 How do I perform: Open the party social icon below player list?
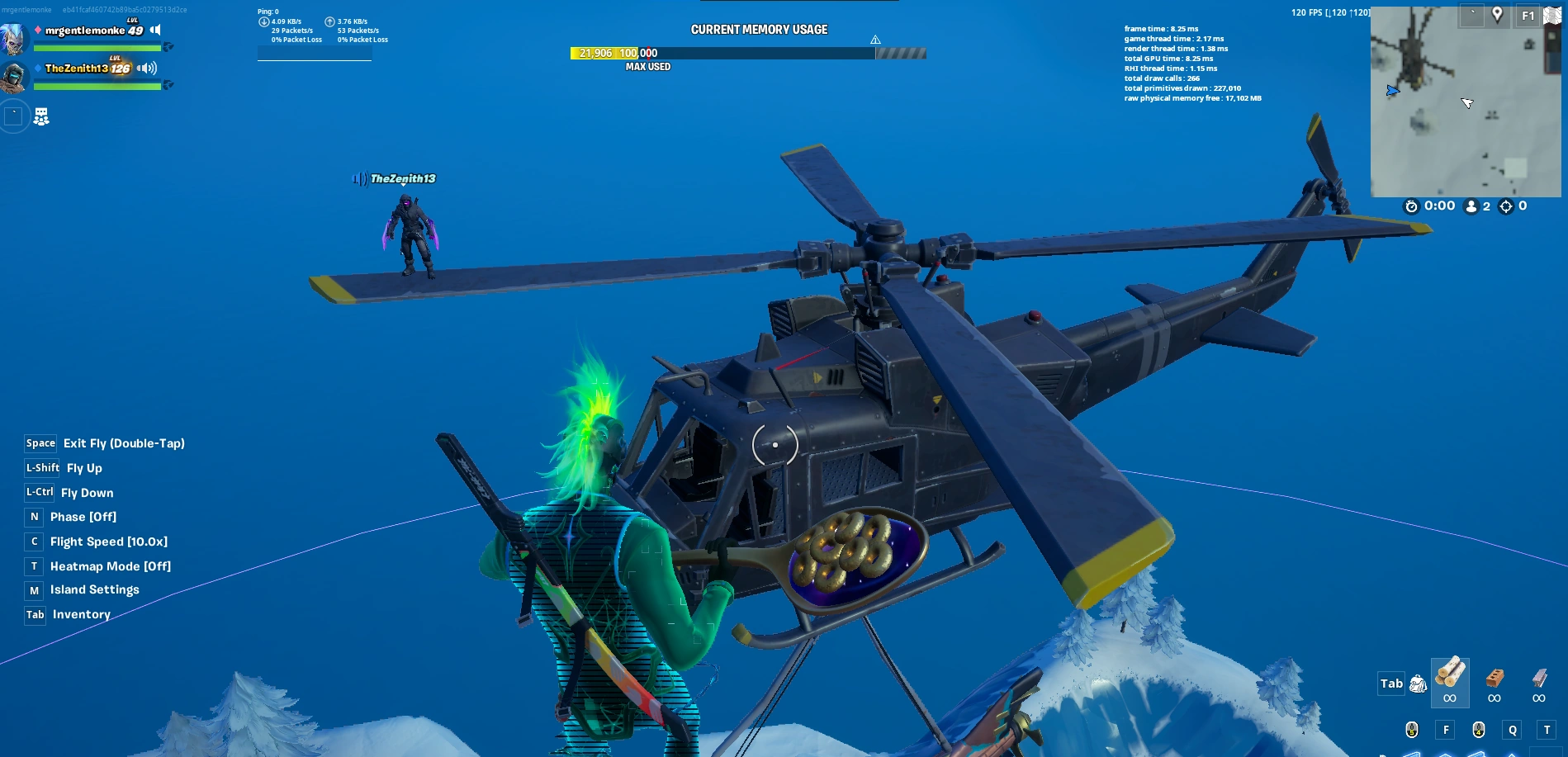coord(40,116)
